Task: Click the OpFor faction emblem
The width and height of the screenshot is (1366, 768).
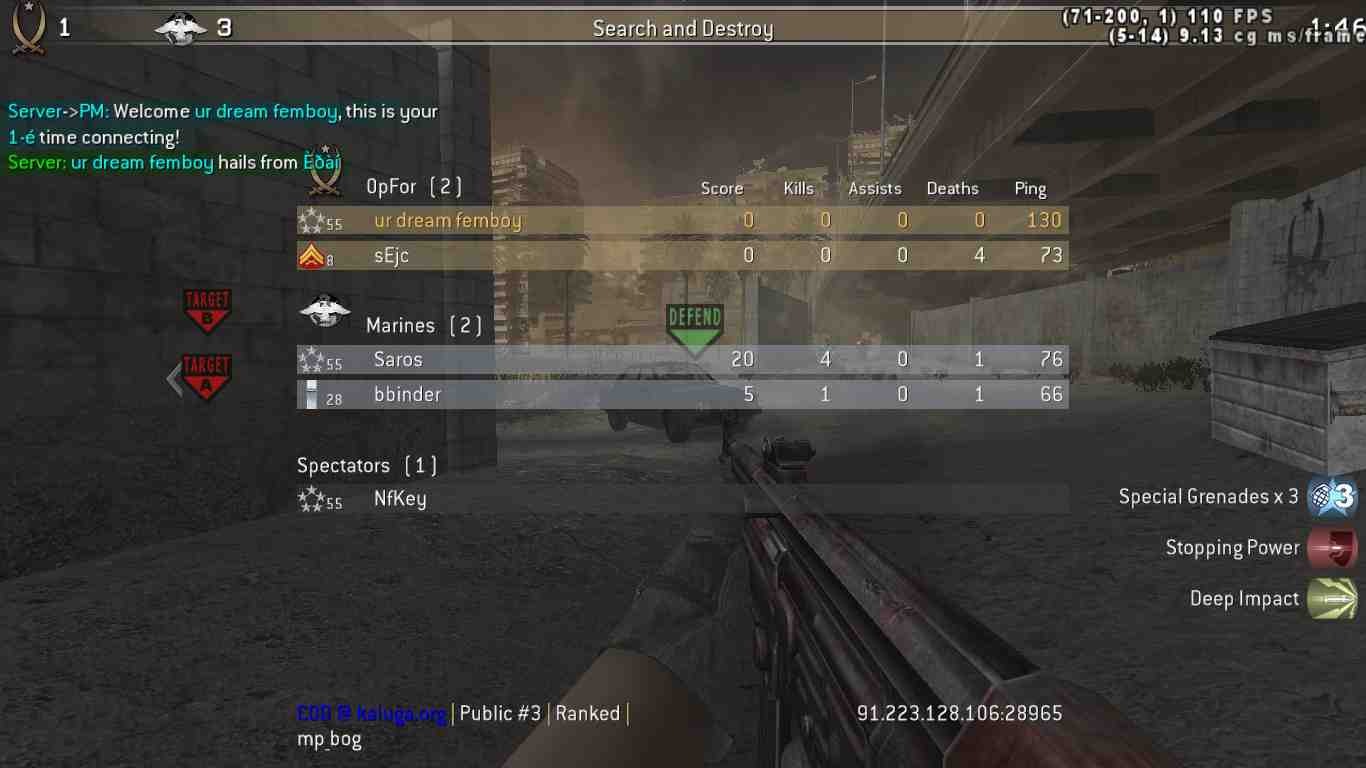Action: coord(322,182)
